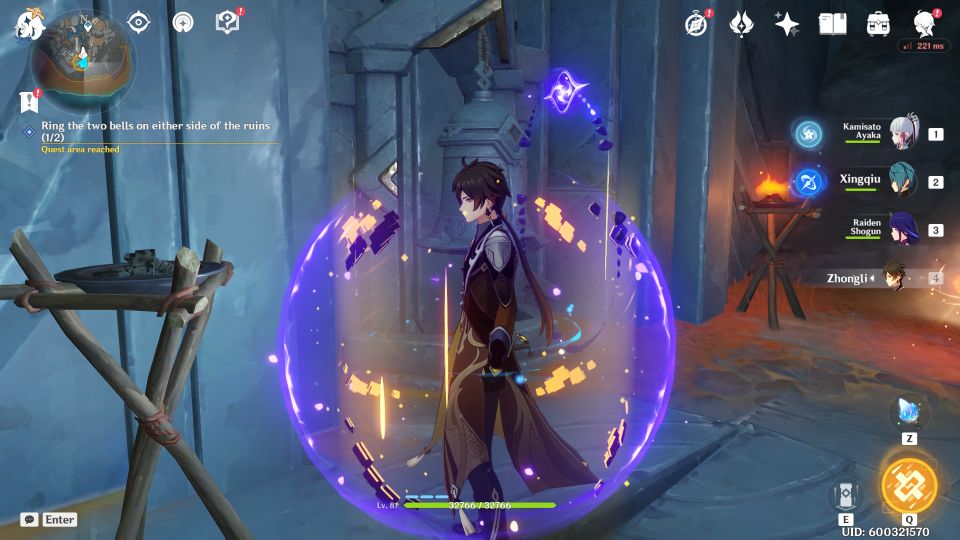Open the round icon left of the tutorial book

click(x=183, y=22)
